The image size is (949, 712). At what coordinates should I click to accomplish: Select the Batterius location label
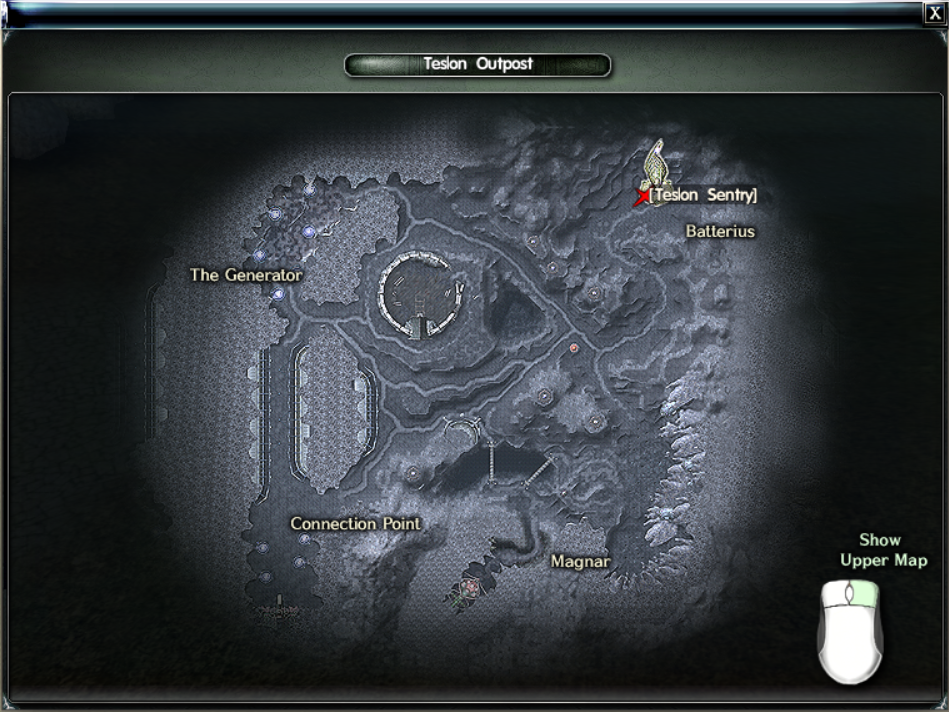(x=720, y=232)
